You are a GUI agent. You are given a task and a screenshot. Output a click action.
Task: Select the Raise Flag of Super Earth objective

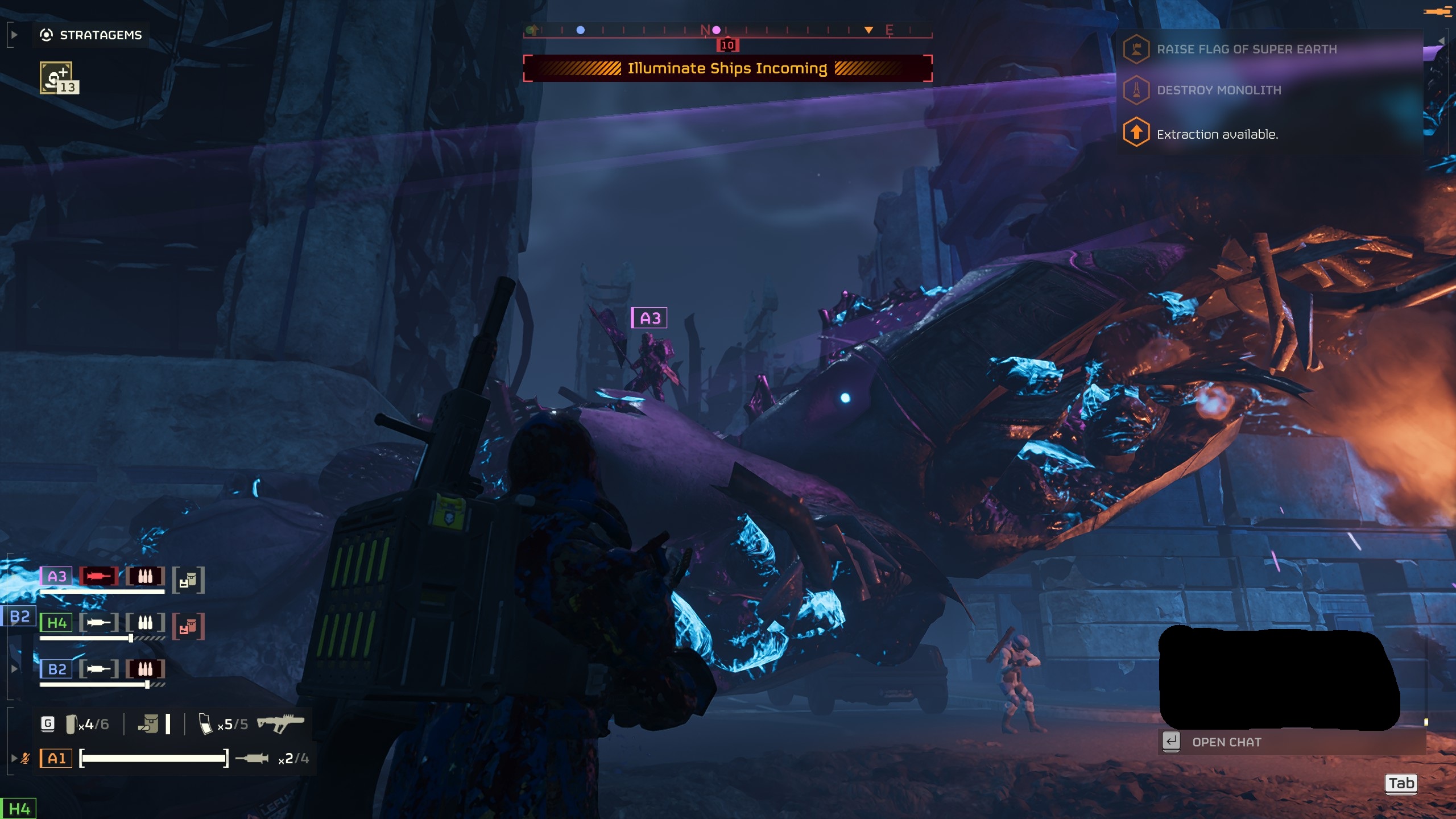point(1246,49)
